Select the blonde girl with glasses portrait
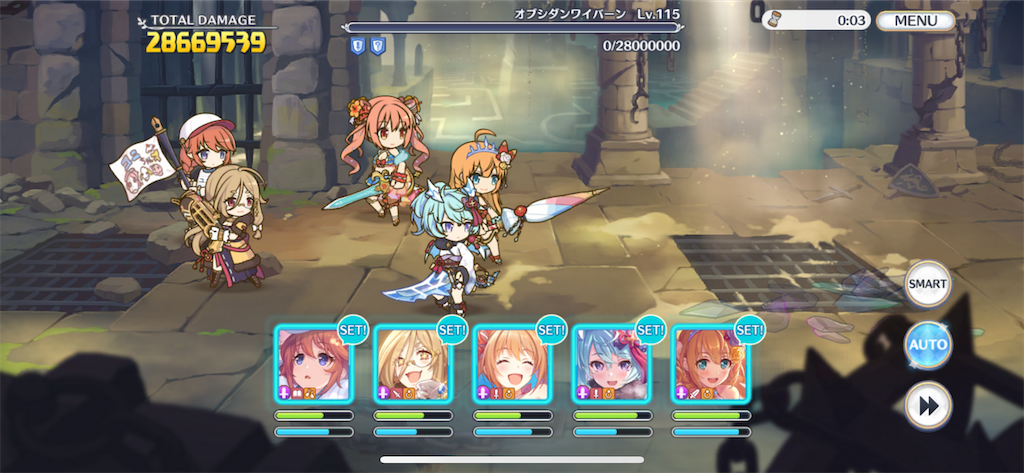Viewport: 1024px width, 473px height. 412,363
